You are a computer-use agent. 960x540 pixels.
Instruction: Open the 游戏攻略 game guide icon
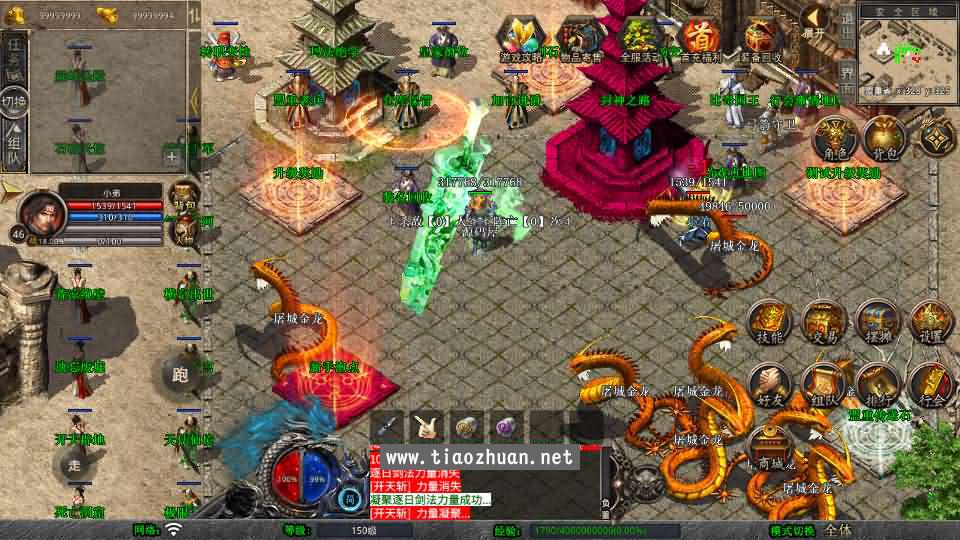(x=522, y=40)
